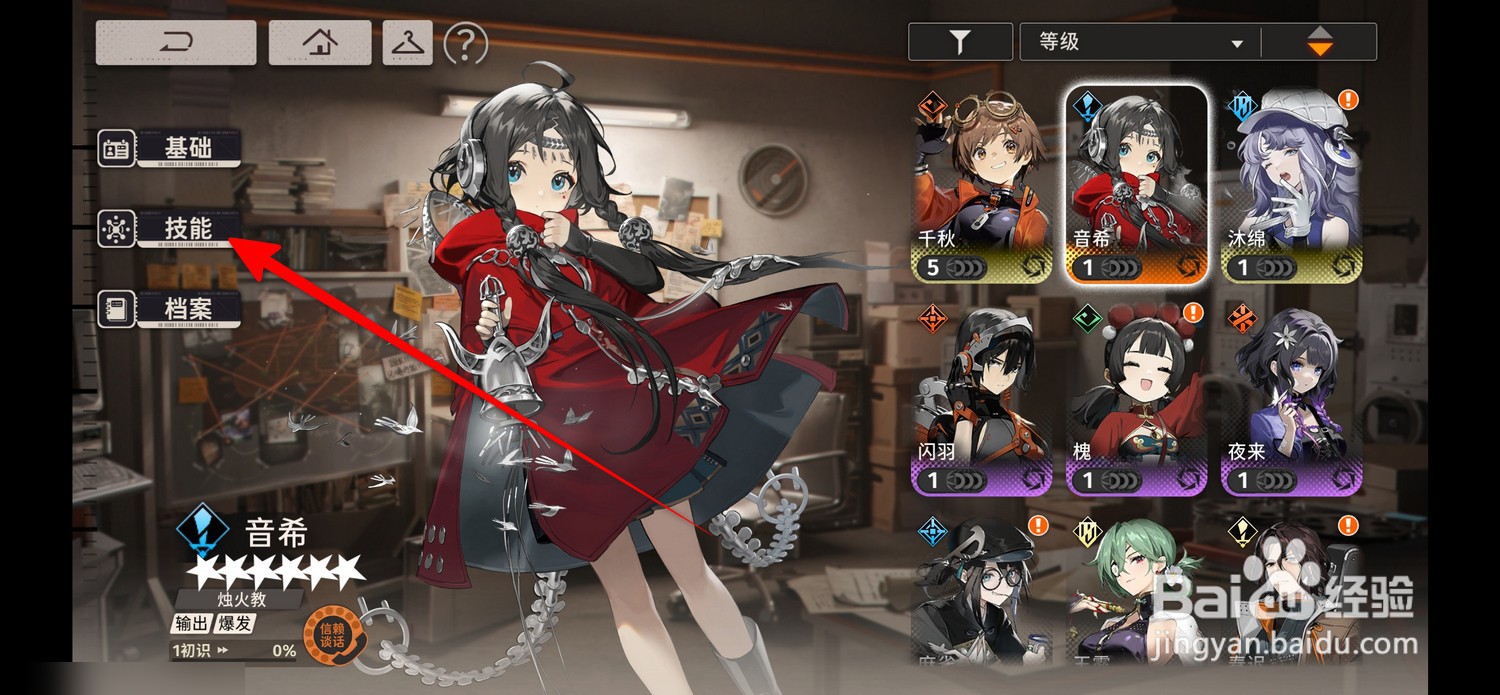Open the 技能 skills tab

170,229
